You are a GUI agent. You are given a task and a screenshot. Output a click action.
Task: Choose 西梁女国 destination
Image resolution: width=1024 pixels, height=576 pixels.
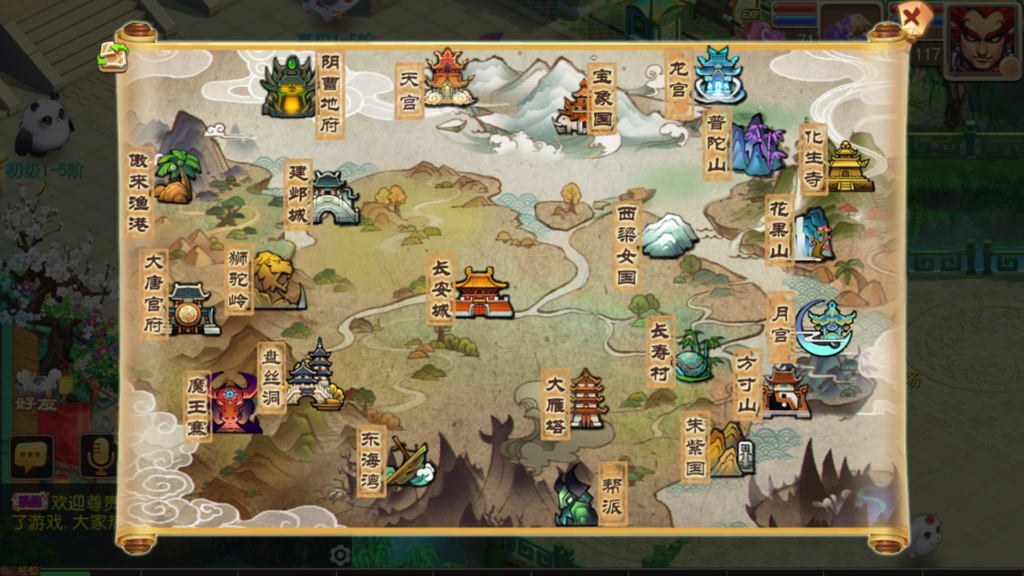point(668,236)
